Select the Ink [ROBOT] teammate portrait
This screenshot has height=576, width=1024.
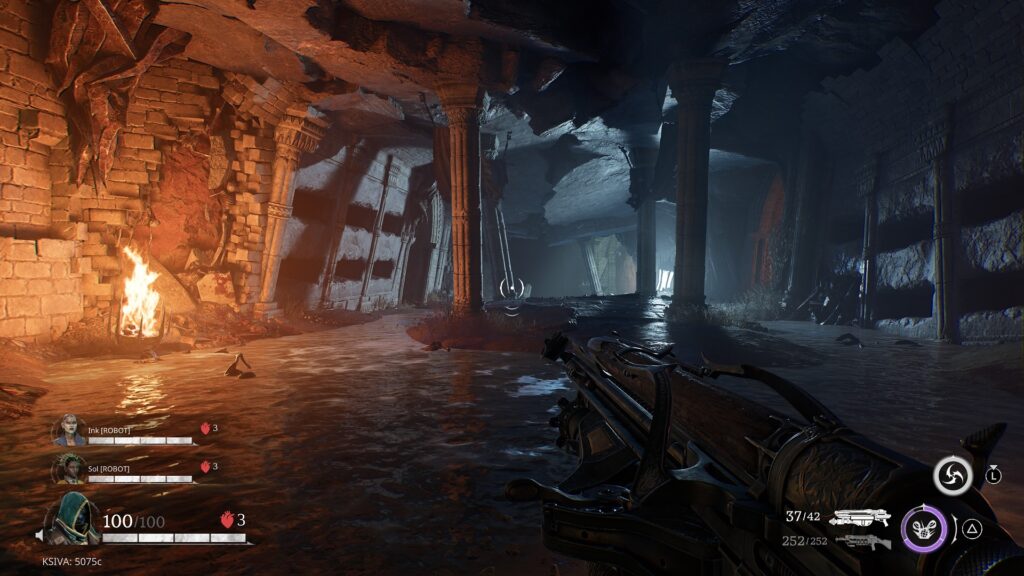[69, 430]
